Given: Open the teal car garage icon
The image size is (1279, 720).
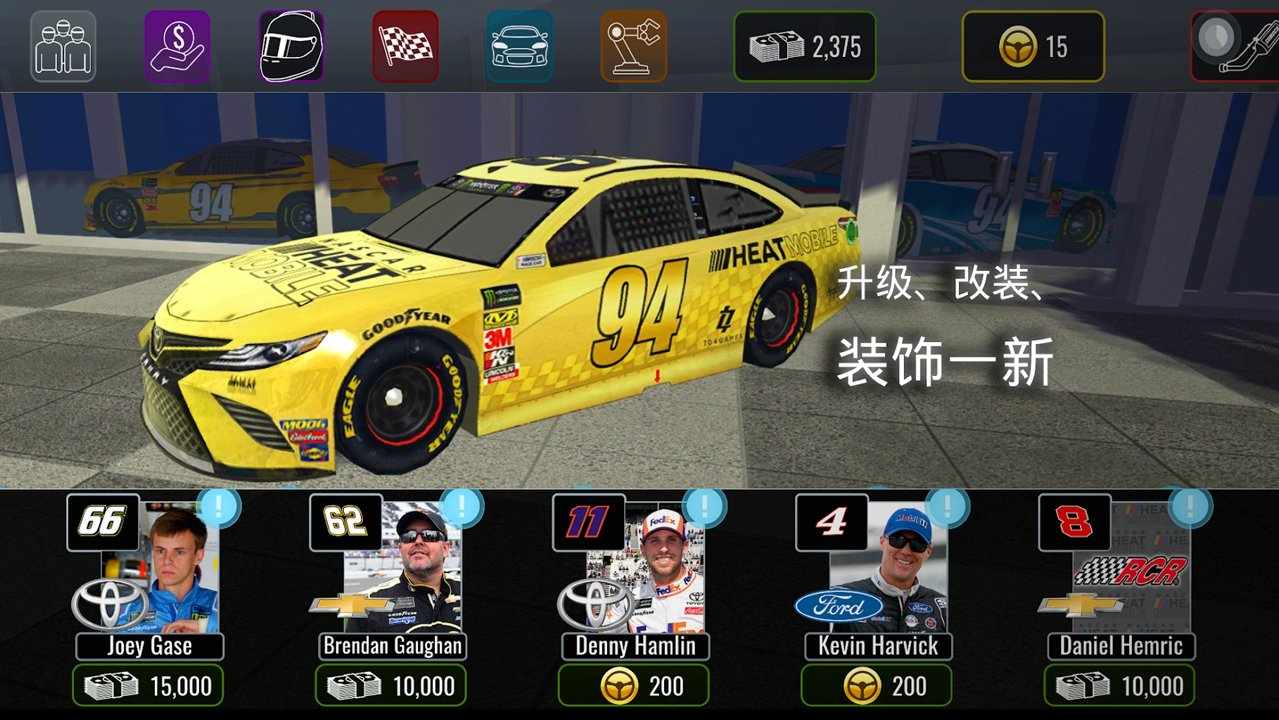Looking at the screenshot, I should point(519,46).
